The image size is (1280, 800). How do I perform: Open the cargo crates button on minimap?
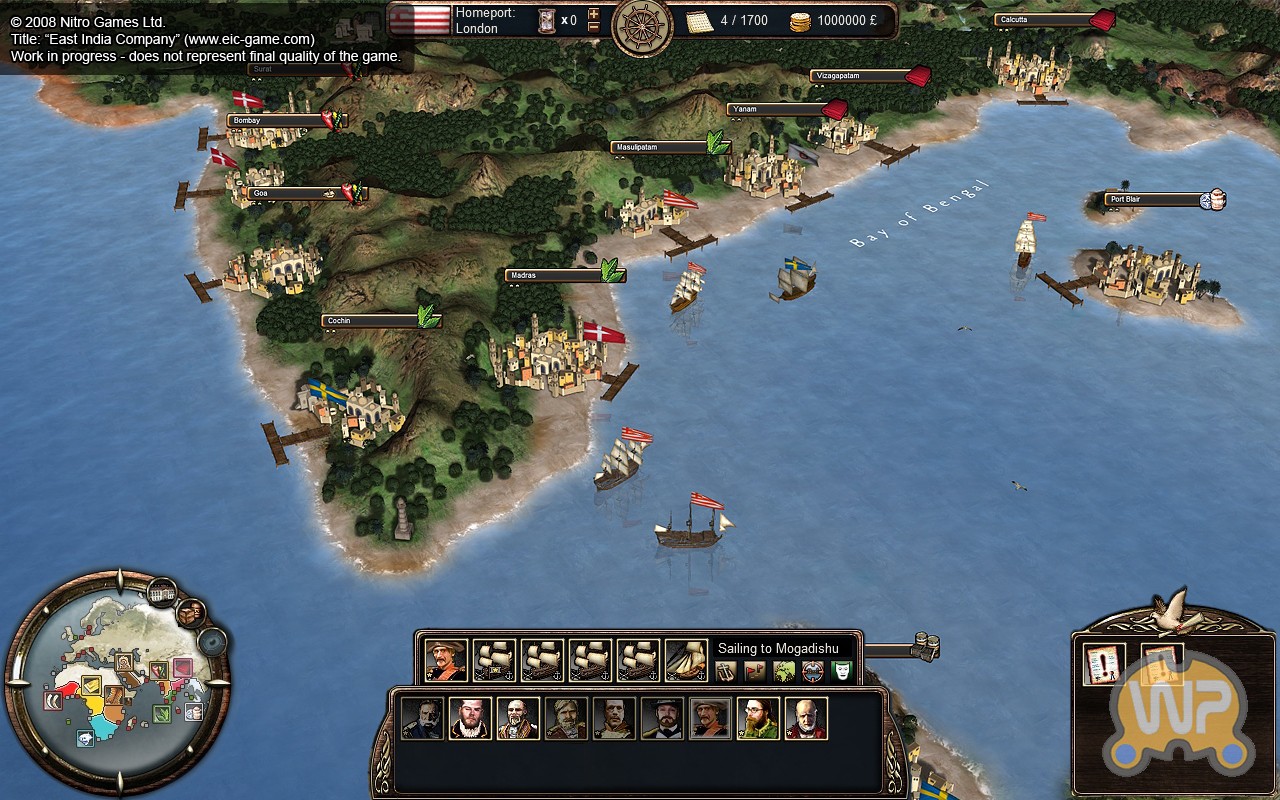(x=190, y=612)
